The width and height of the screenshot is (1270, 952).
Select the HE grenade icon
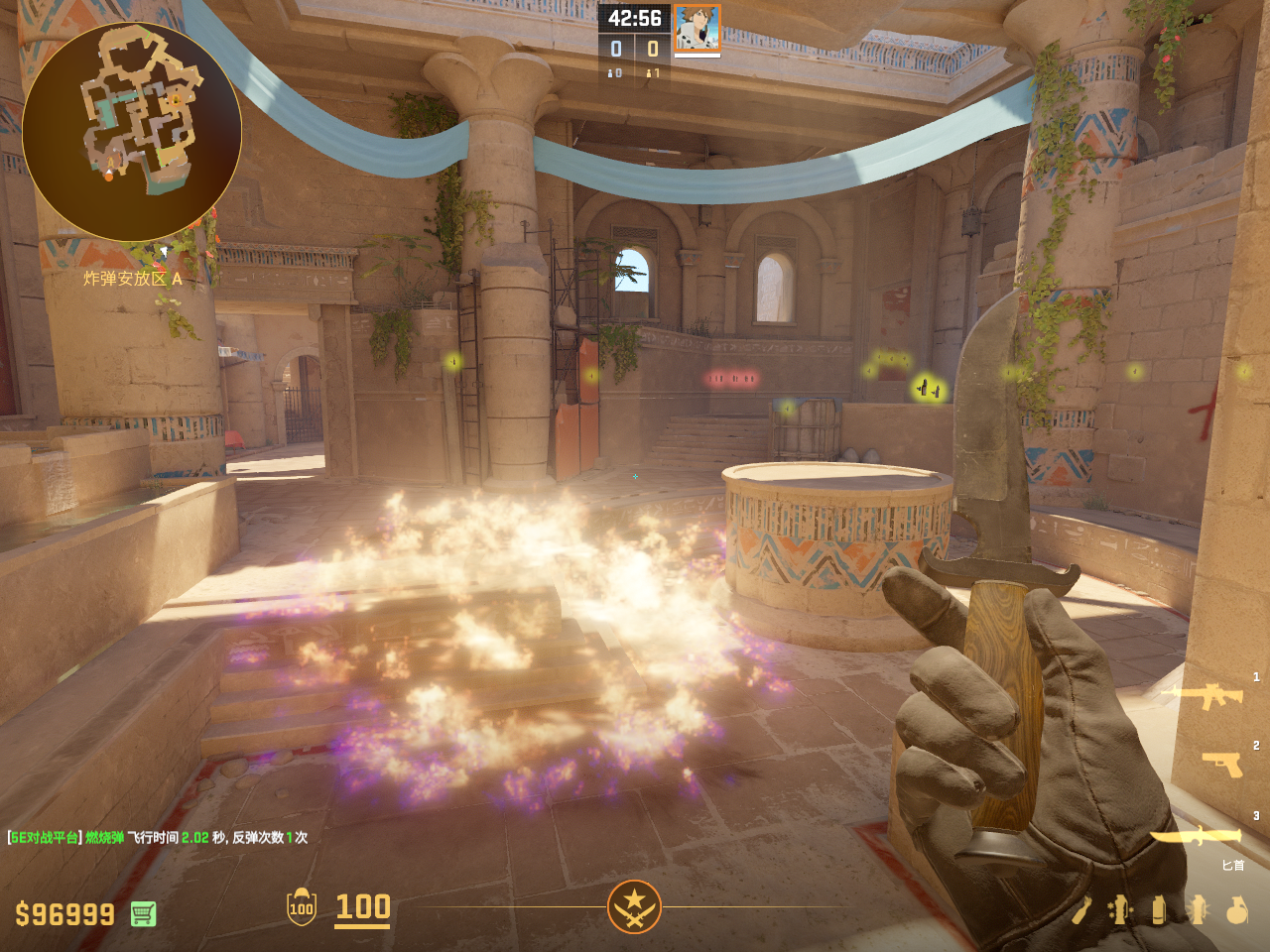tap(1236, 909)
